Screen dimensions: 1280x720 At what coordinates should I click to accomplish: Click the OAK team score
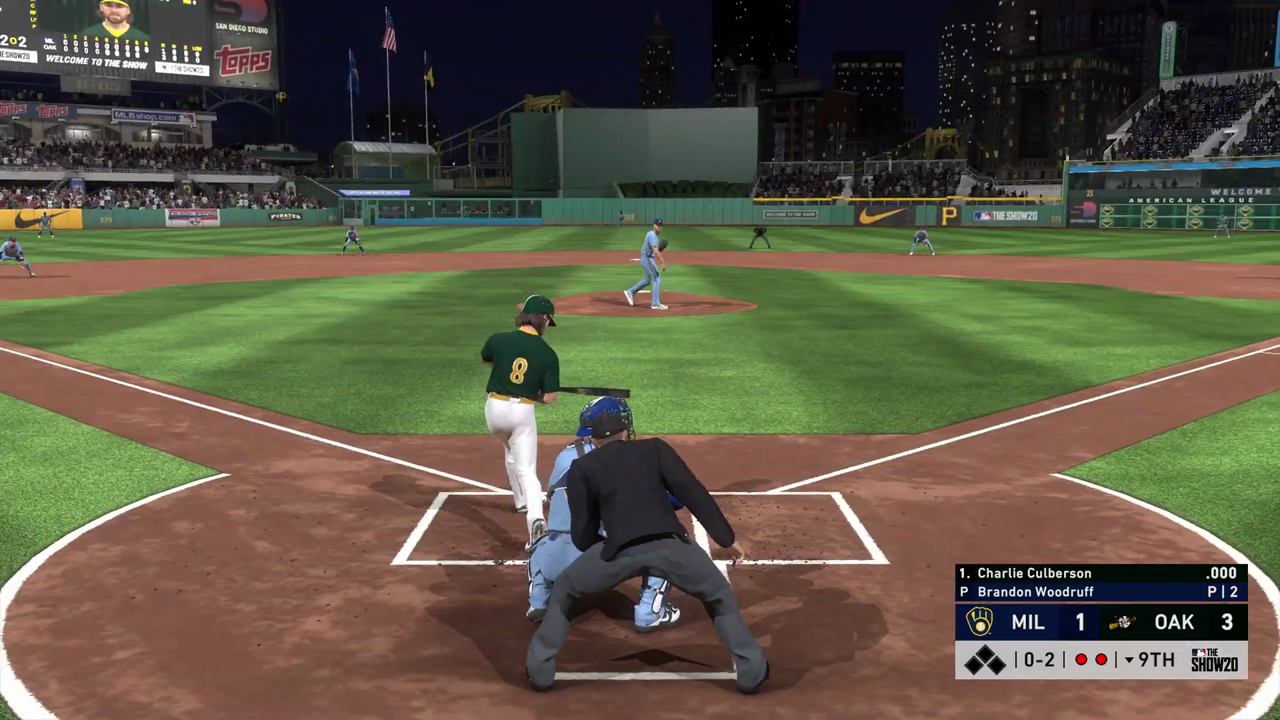pos(1227,622)
